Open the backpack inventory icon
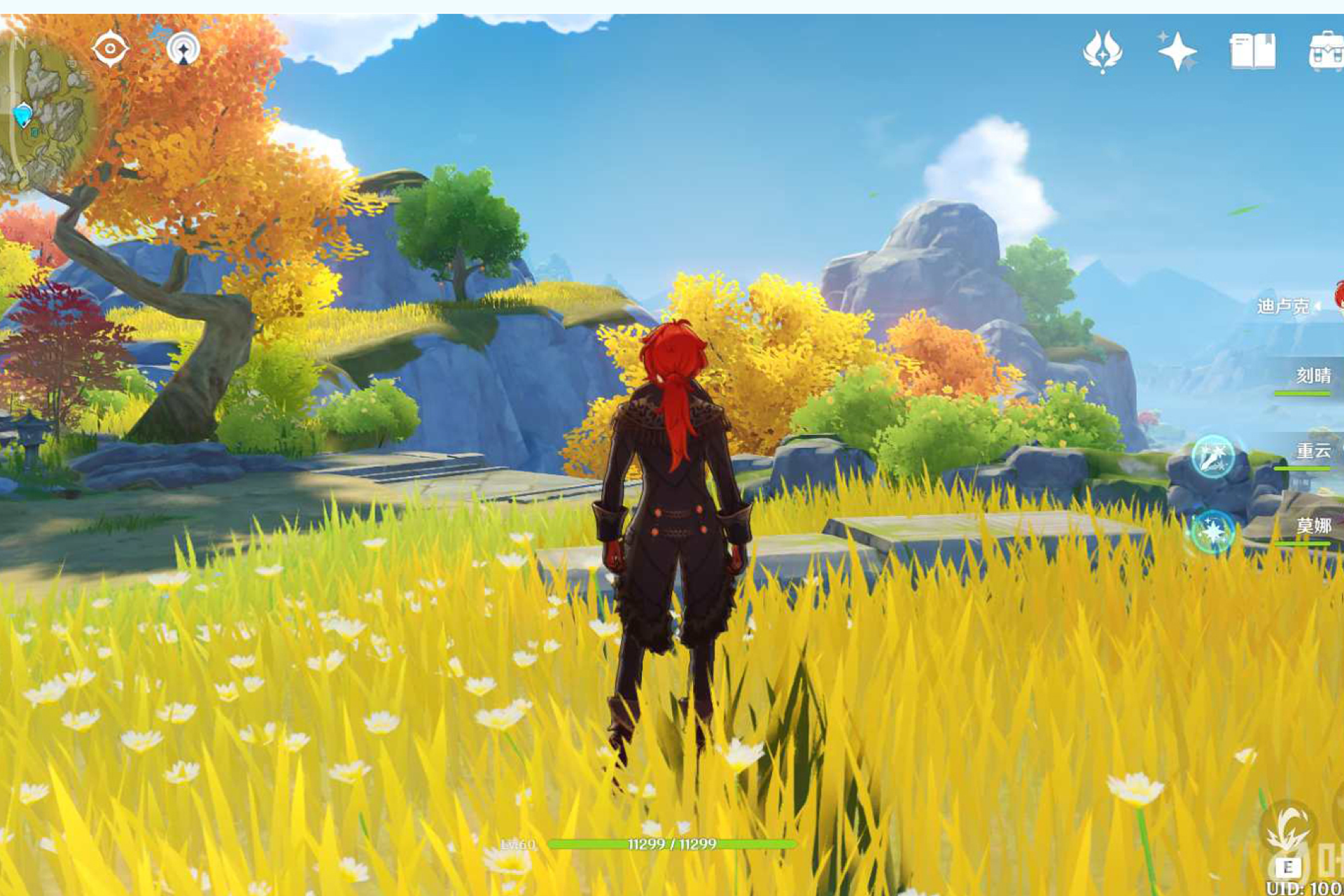 (x=1326, y=51)
